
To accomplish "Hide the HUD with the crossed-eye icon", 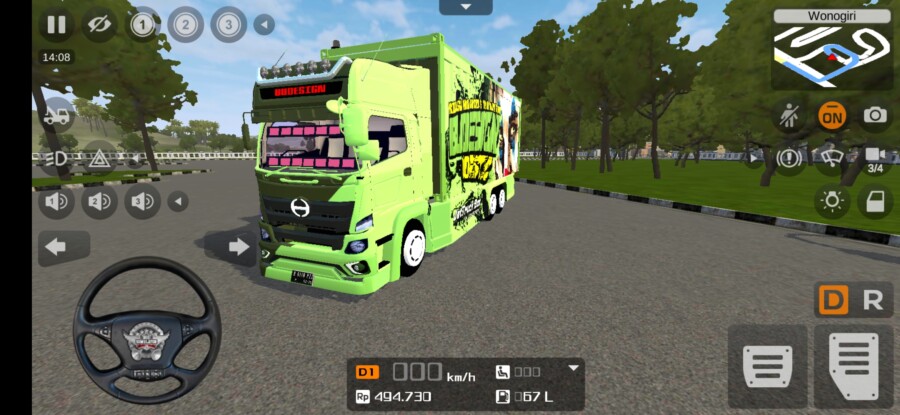I will [x=98, y=24].
